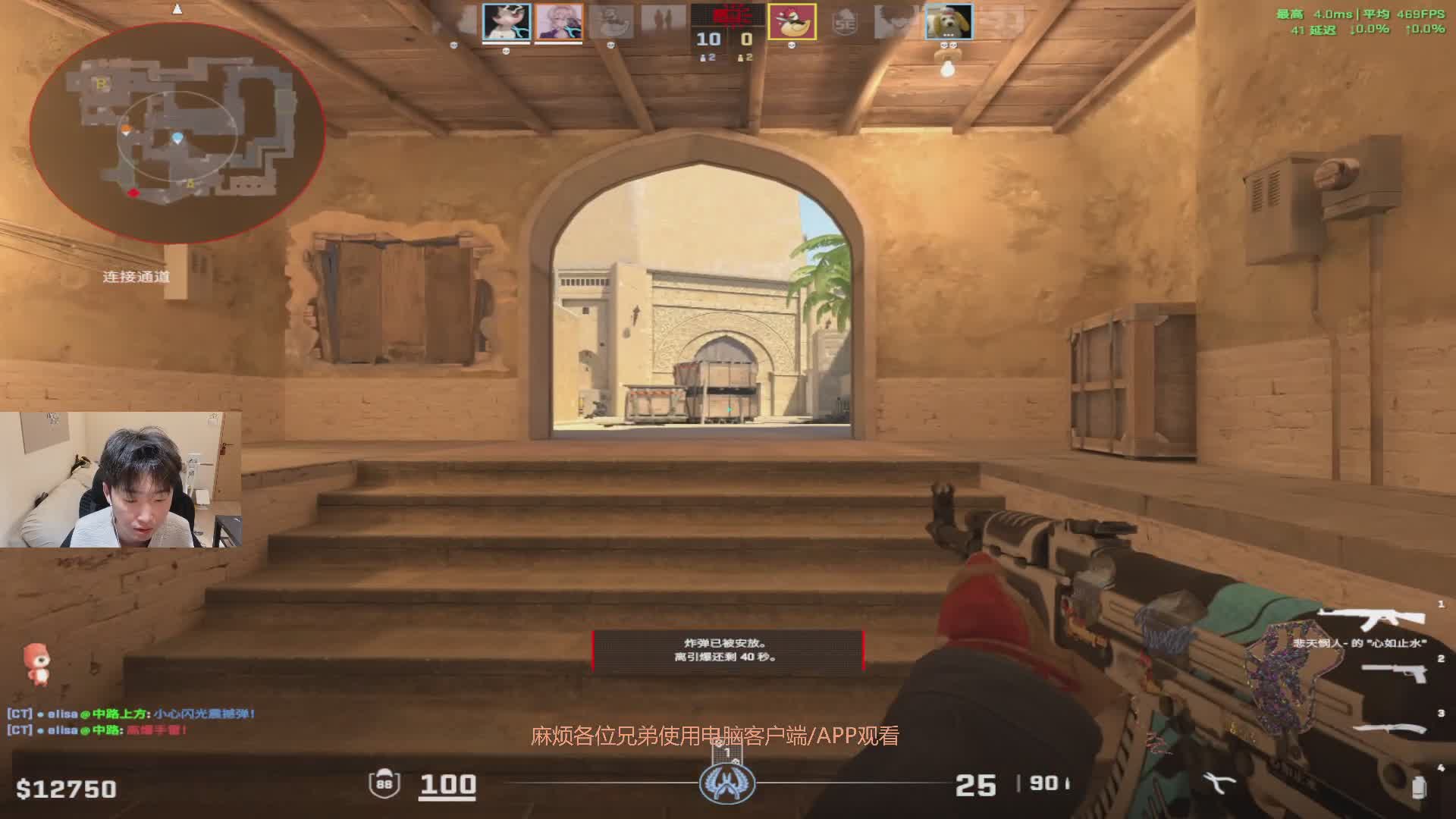1456x819 pixels.
Task: Select the pink-haired anime player avatar
Action: (559, 21)
